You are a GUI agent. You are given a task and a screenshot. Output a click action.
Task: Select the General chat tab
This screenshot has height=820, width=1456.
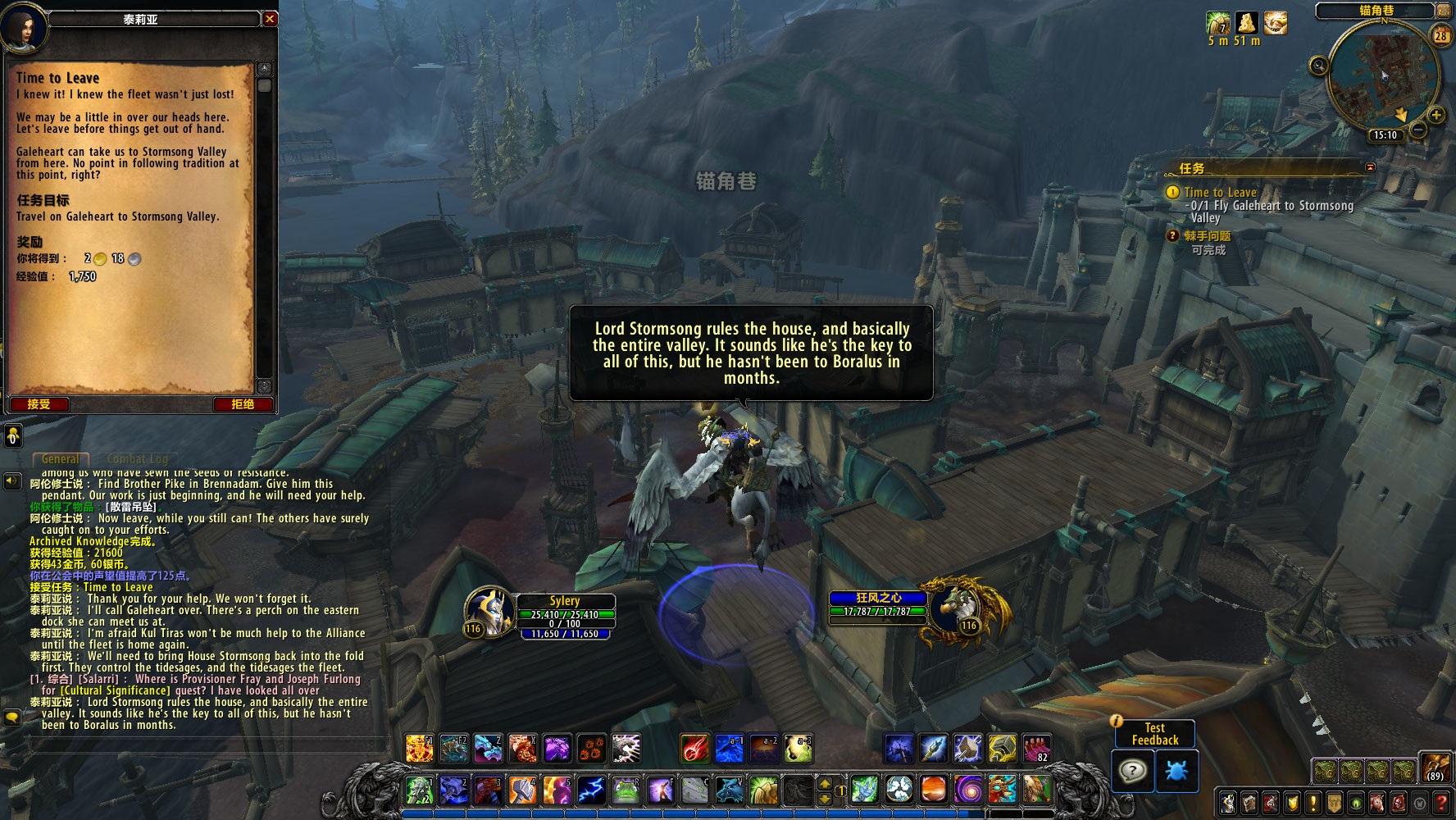[61, 459]
